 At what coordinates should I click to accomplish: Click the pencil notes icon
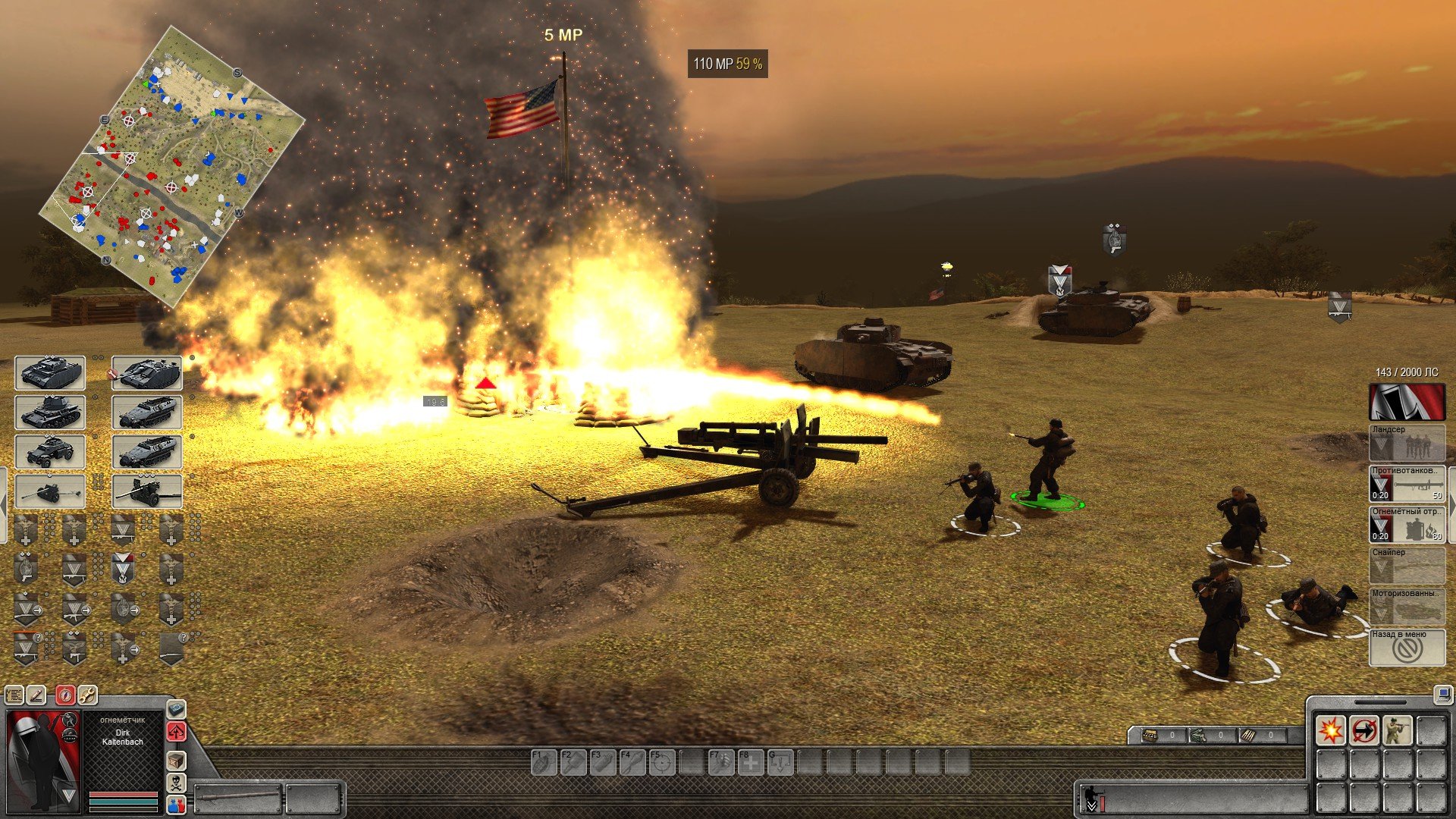[x=36, y=695]
